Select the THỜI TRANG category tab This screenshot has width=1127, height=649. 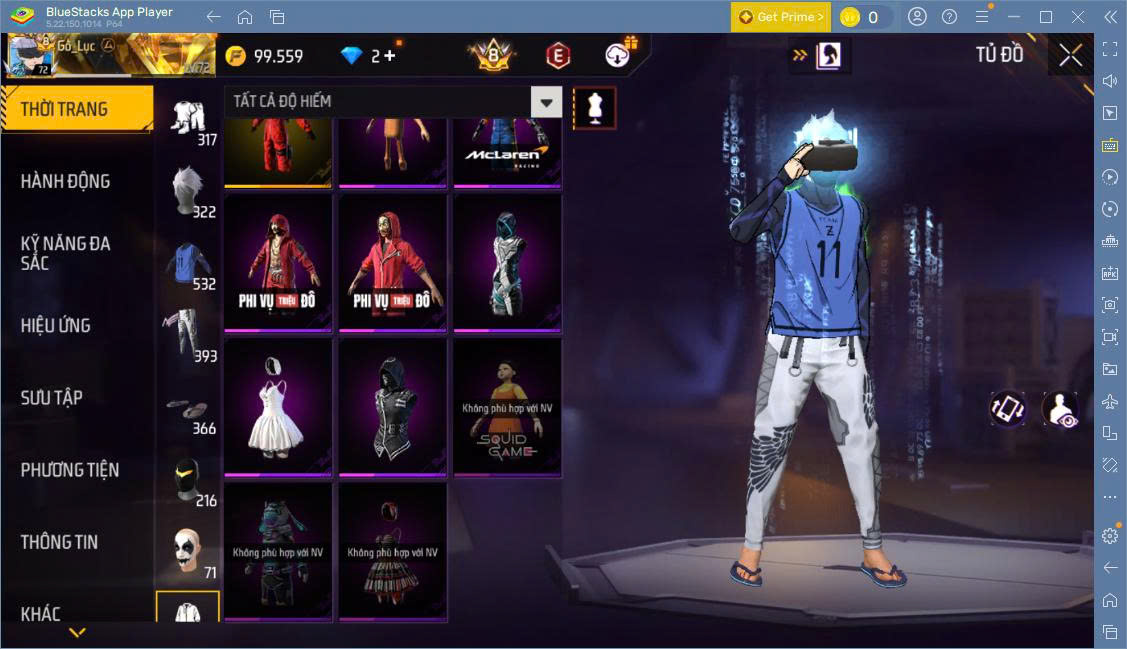(66, 109)
